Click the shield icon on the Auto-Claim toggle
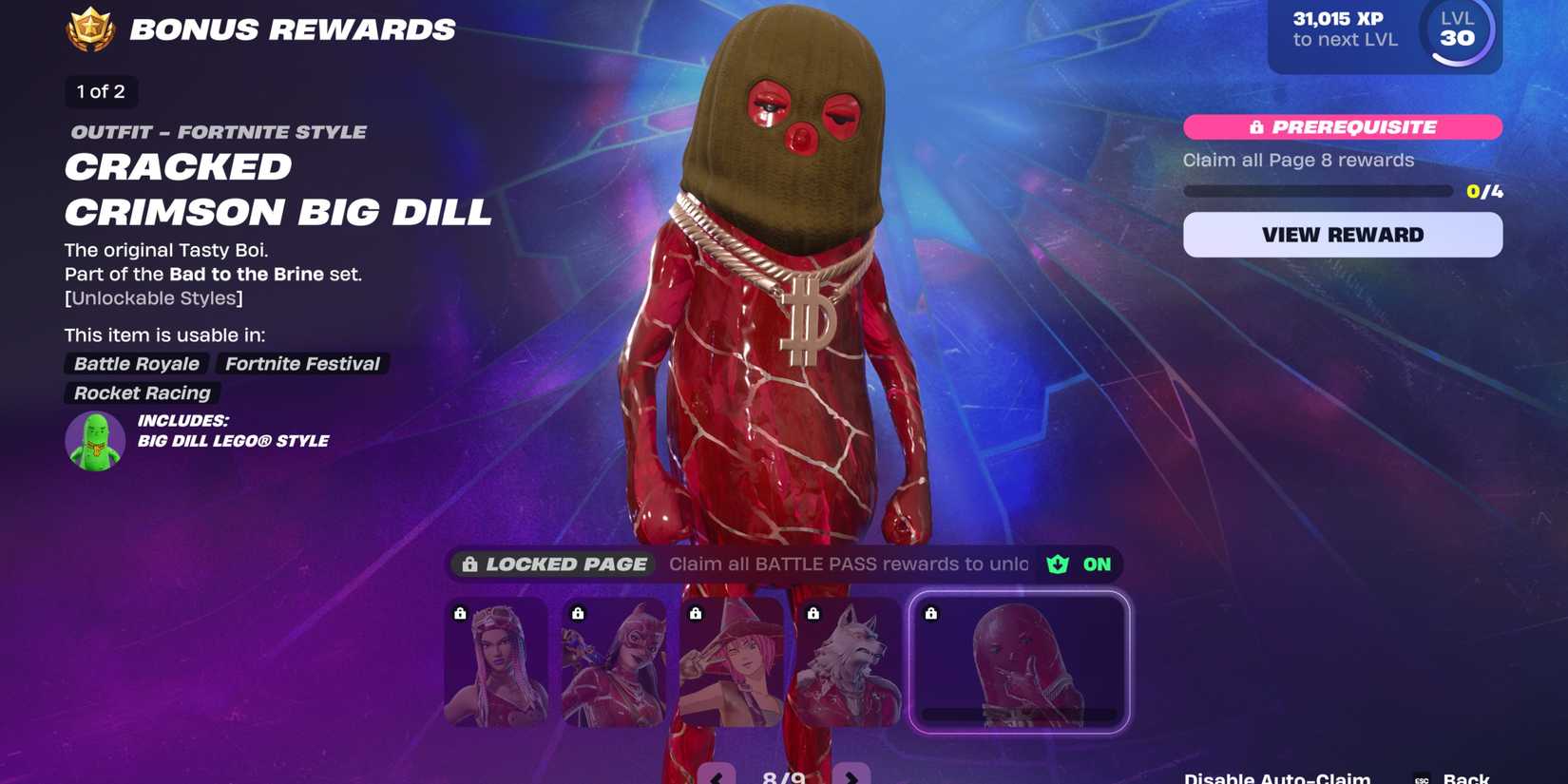 click(x=1058, y=564)
